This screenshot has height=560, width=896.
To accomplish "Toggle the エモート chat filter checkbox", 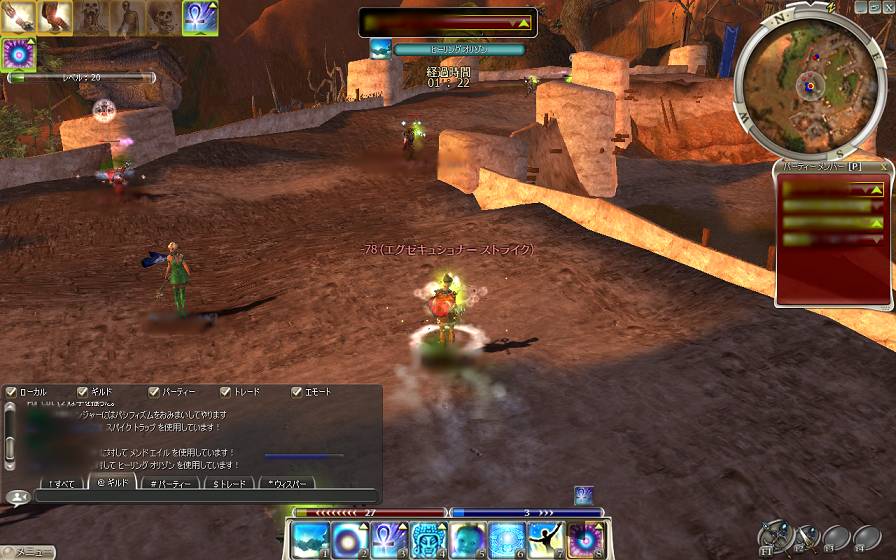I will (296, 392).
